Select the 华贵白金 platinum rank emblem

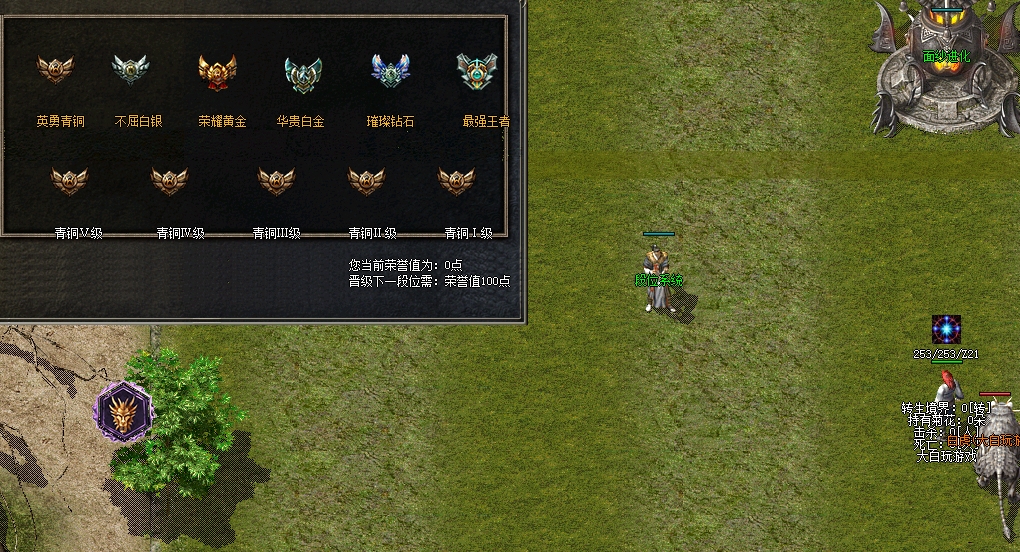coord(302,72)
